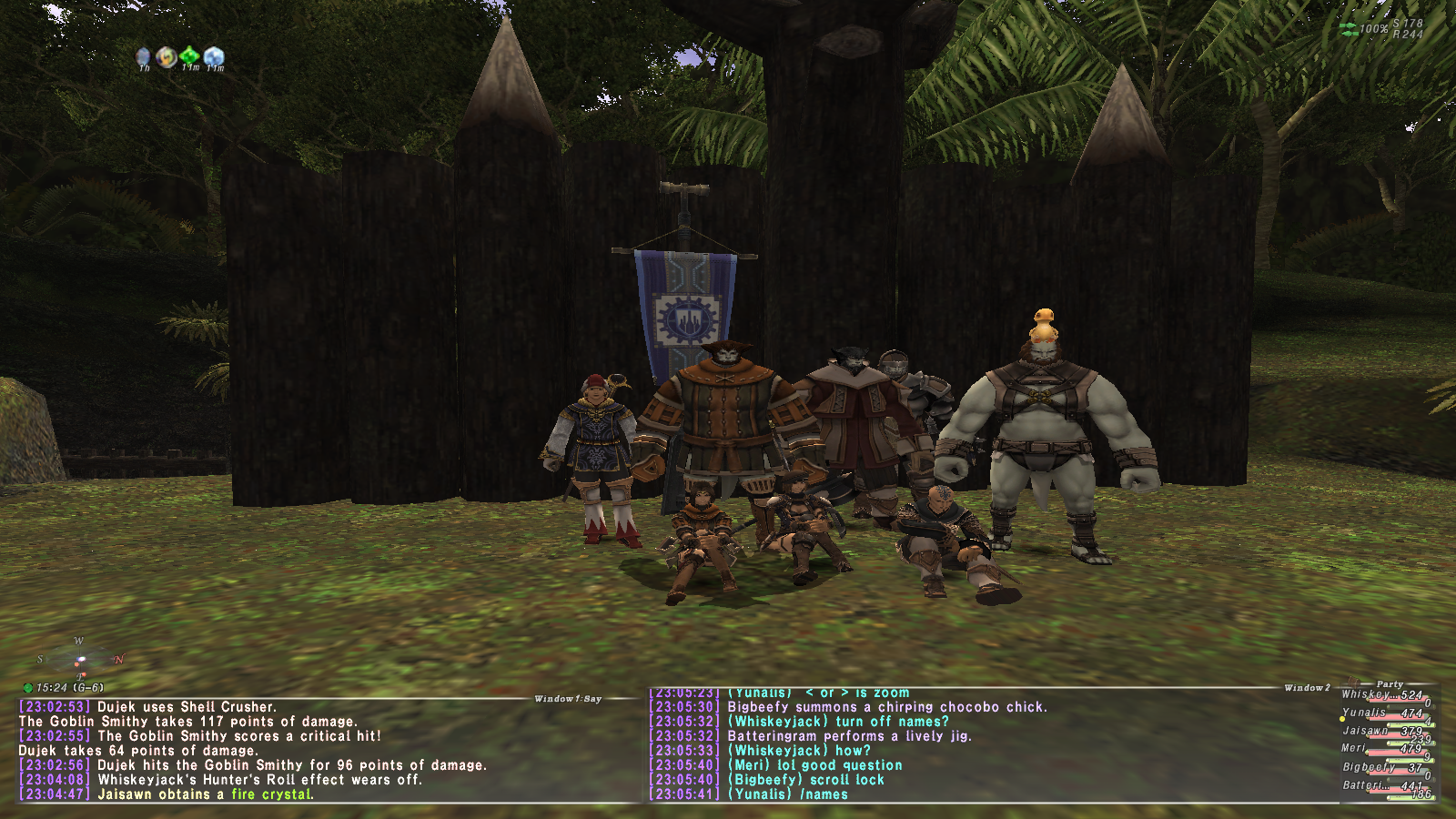Viewport: 1456px width, 819px height.
Task: Select the light blue hexagon buff icon
Action: tap(214, 56)
